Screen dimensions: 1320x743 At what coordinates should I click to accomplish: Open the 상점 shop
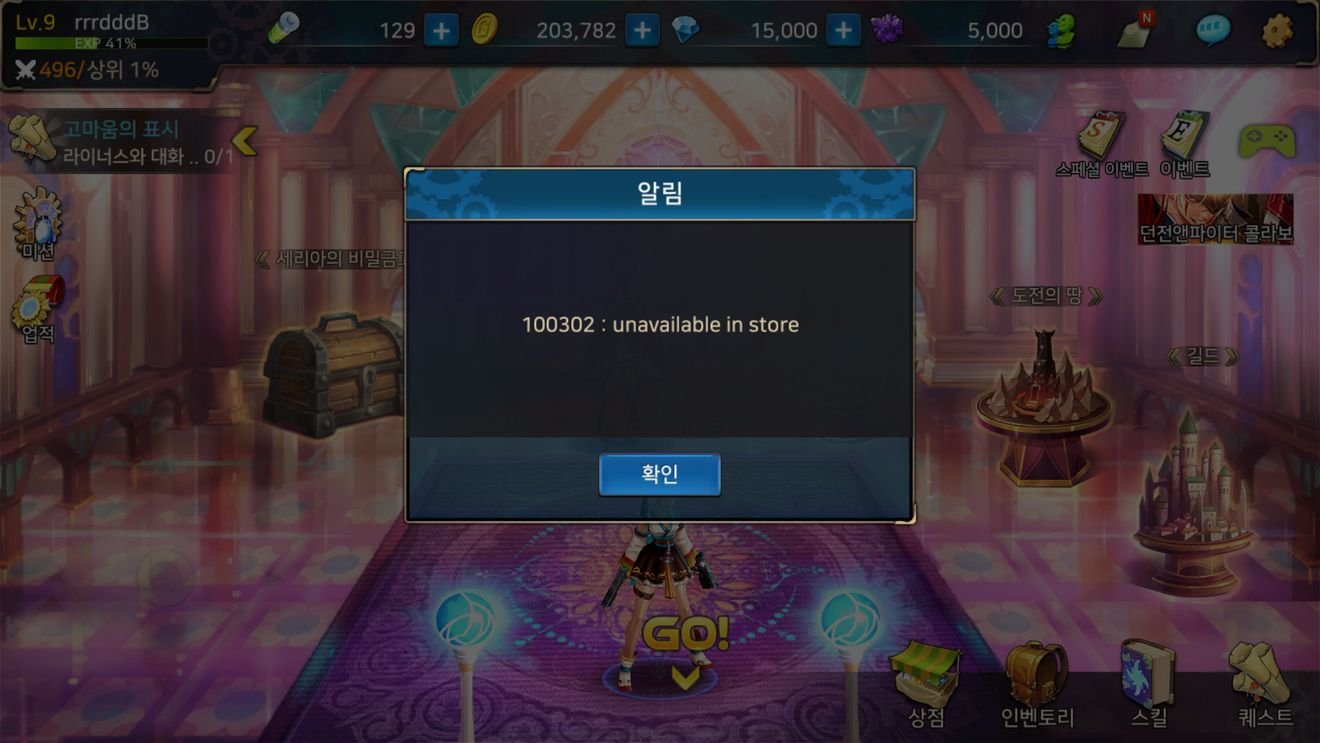(926, 685)
